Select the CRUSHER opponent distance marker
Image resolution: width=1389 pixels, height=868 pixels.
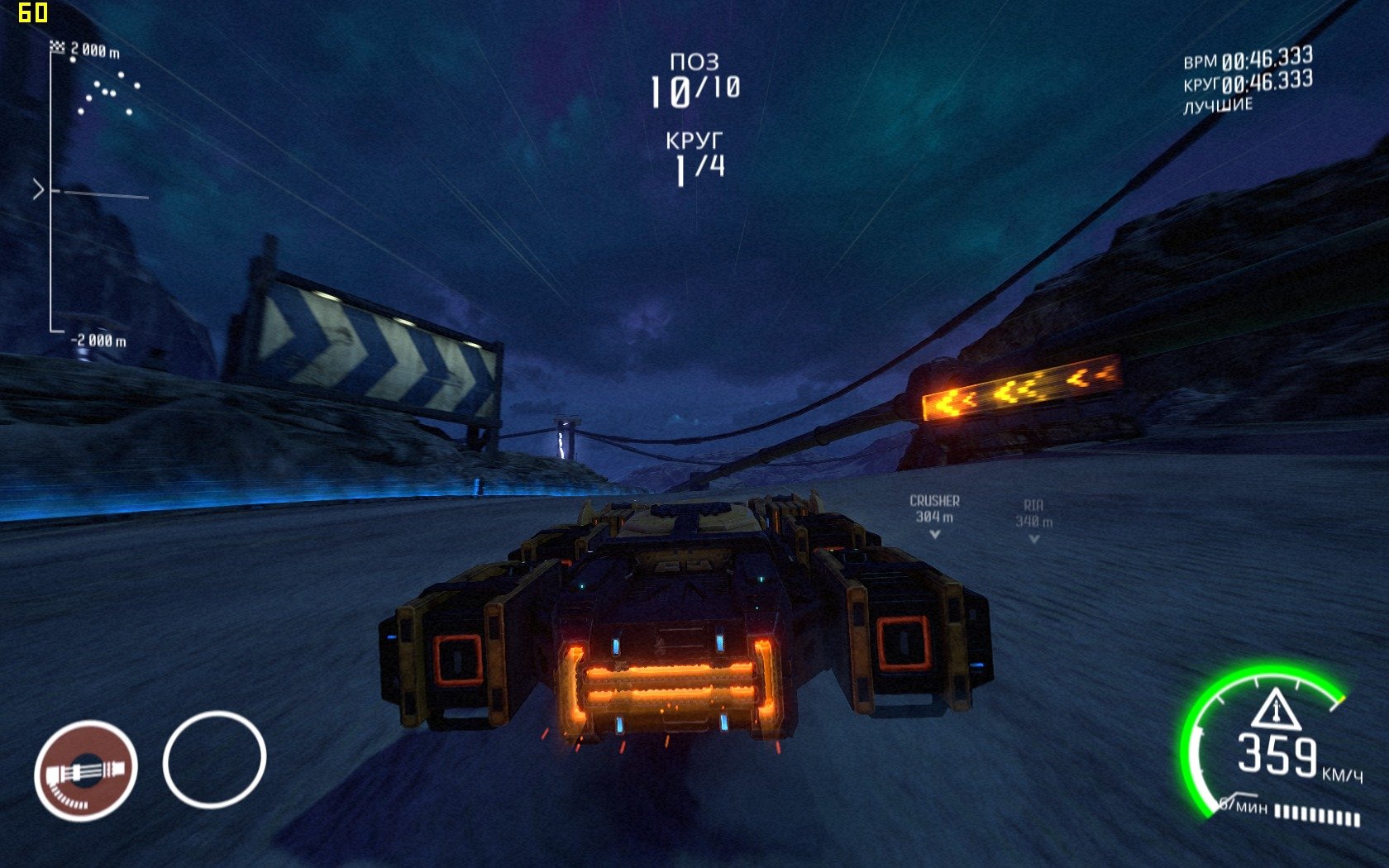tap(934, 516)
